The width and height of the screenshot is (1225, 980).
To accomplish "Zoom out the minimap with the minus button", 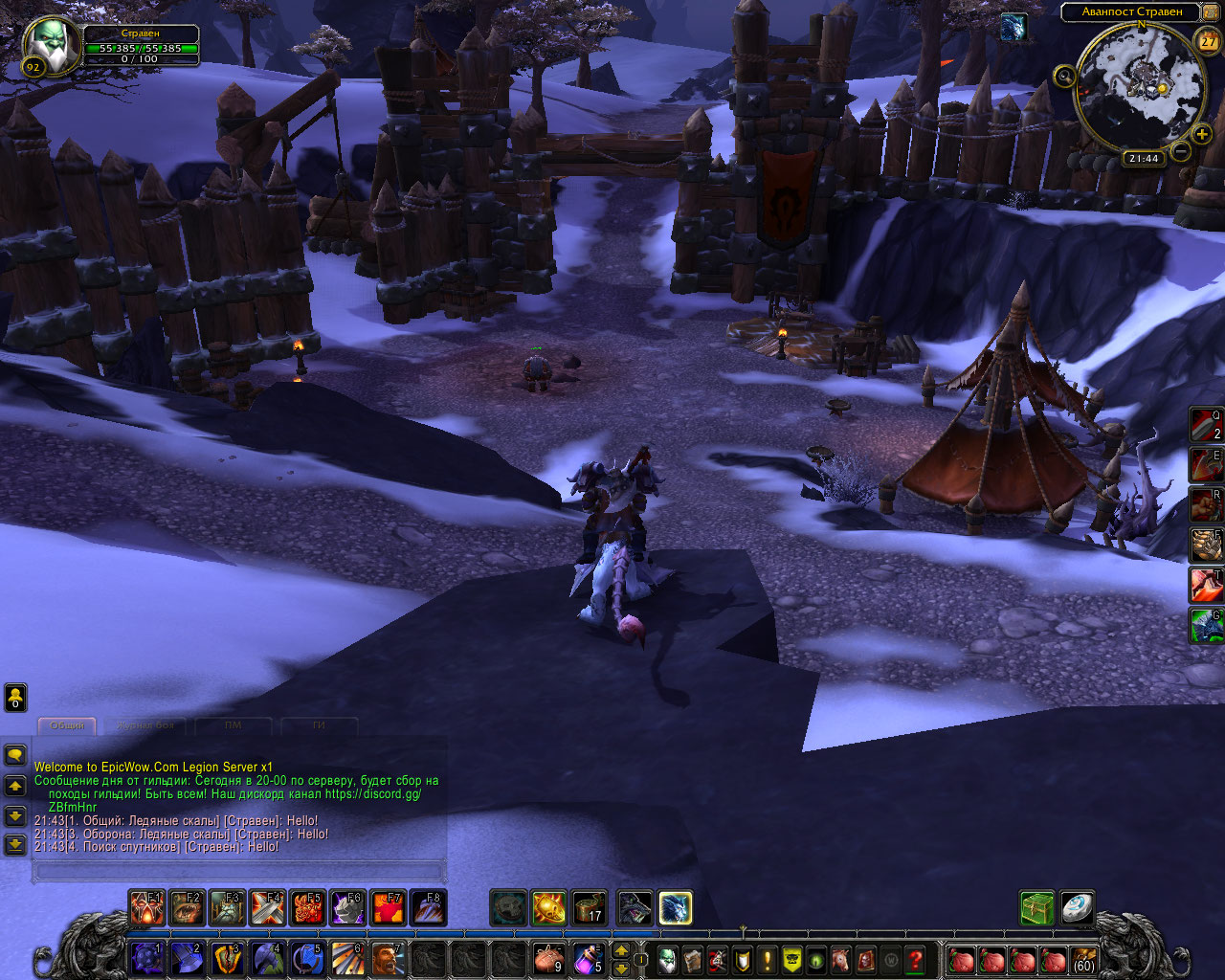I will (1181, 151).
